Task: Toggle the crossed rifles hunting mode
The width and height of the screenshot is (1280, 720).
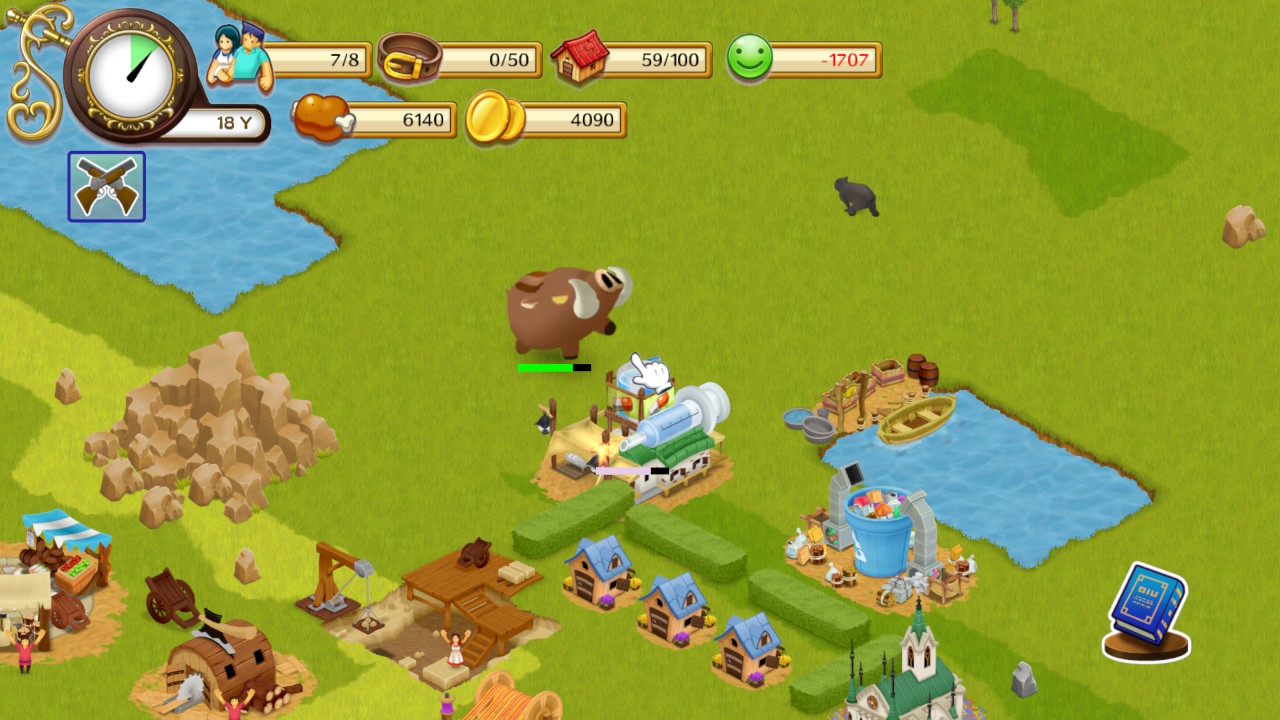Action: (105, 185)
